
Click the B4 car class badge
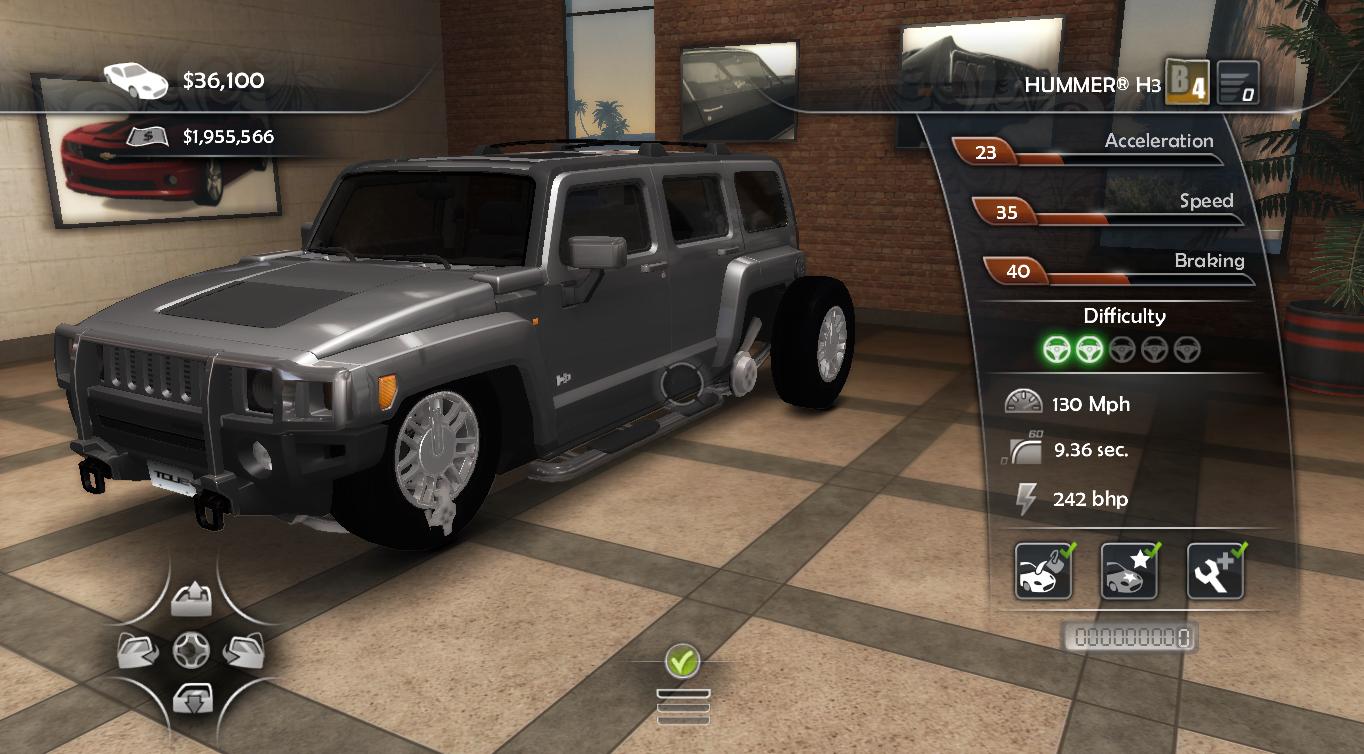[1189, 84]
